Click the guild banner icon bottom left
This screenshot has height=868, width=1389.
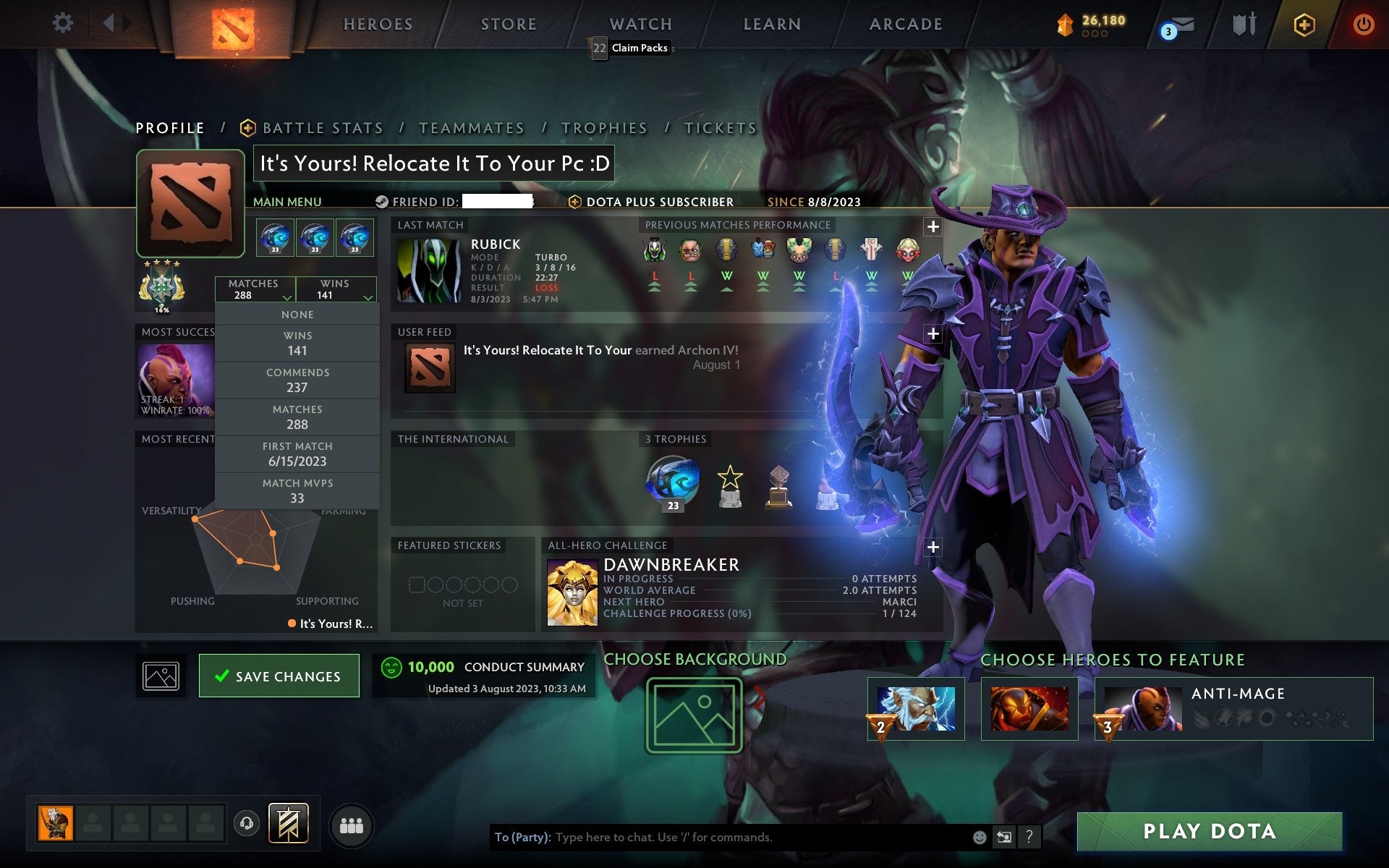click(289, 822)
